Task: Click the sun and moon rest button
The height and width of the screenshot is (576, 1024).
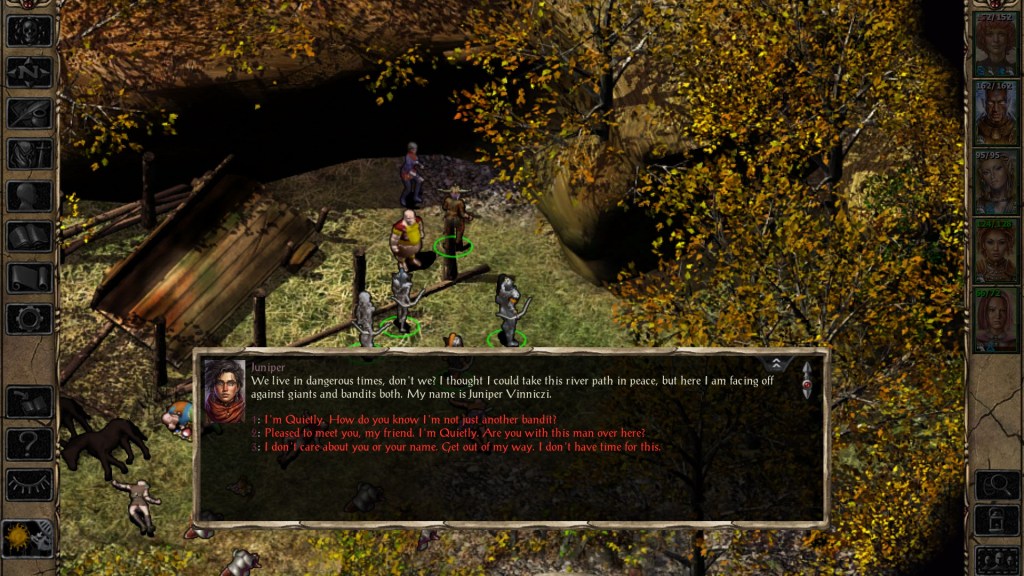Action: (27, 538)
